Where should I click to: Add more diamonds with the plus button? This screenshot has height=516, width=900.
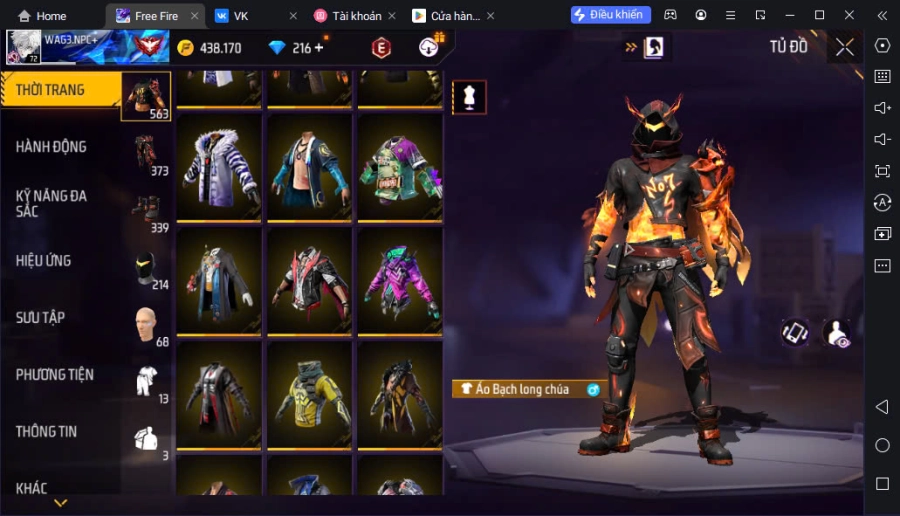[x=319, y=48]
